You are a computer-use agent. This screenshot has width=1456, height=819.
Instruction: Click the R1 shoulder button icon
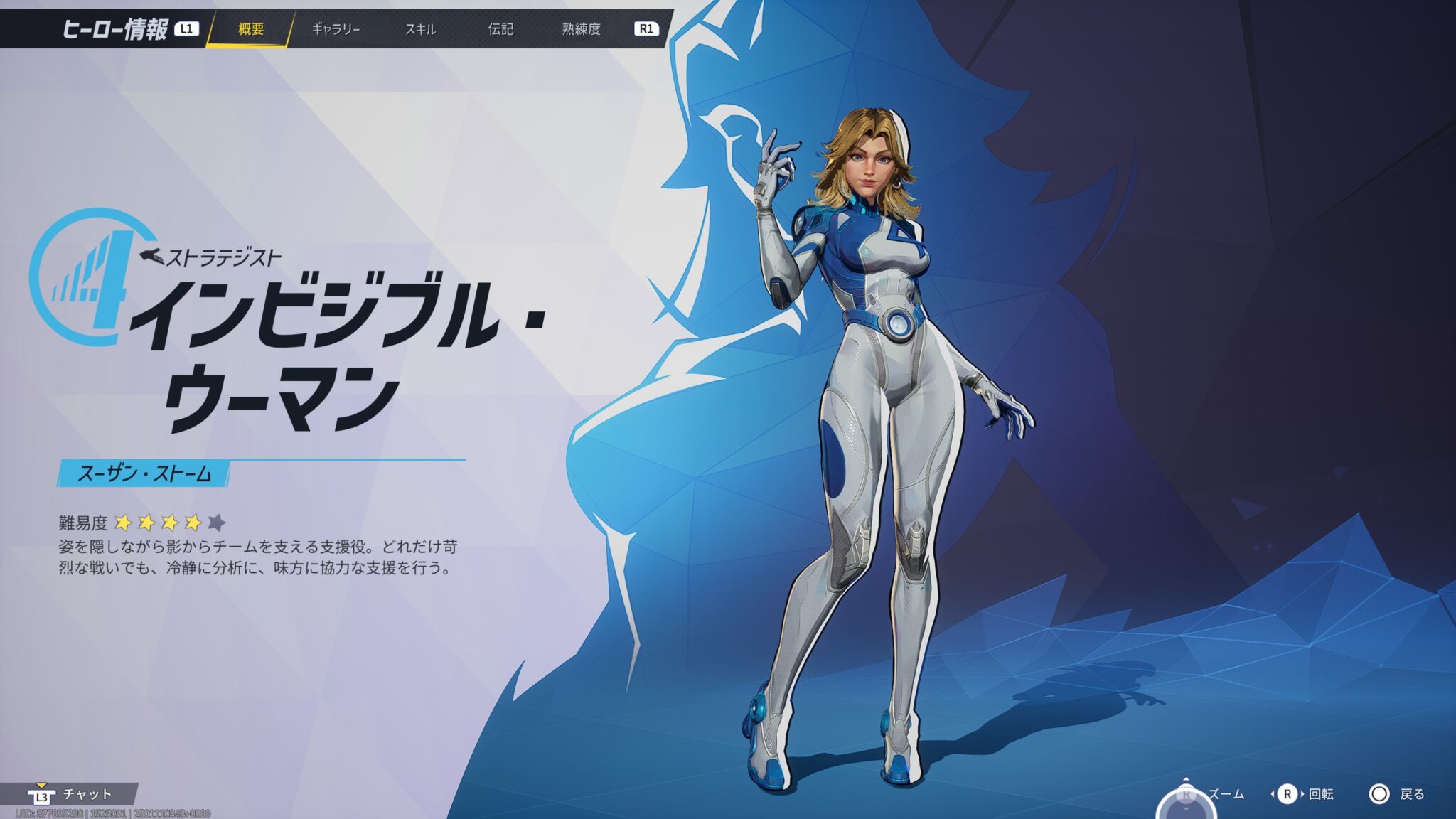pyautogui.click(x=648, y=28)
